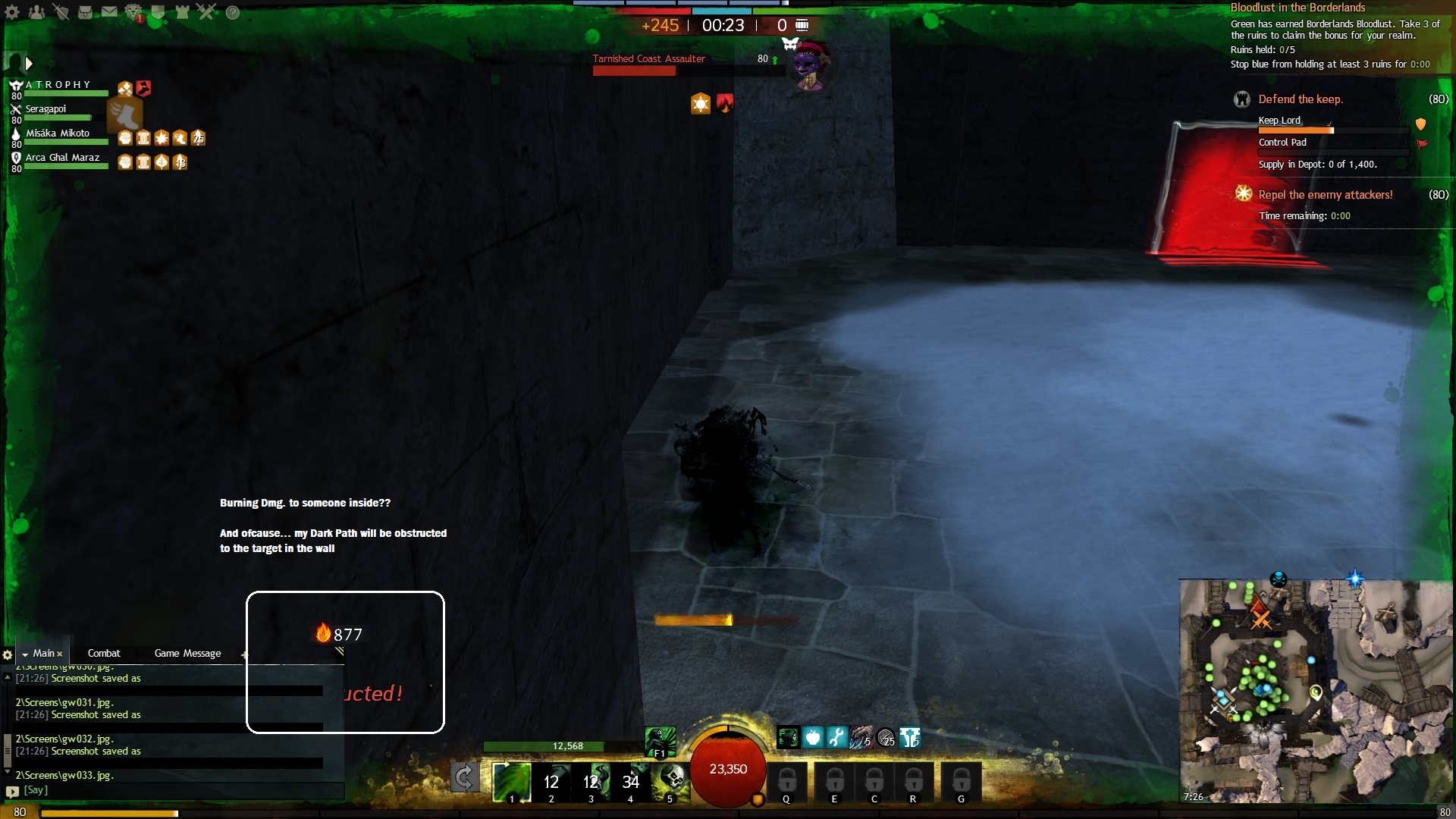Select party member Arca Ghal Maraz

[62, 158]
